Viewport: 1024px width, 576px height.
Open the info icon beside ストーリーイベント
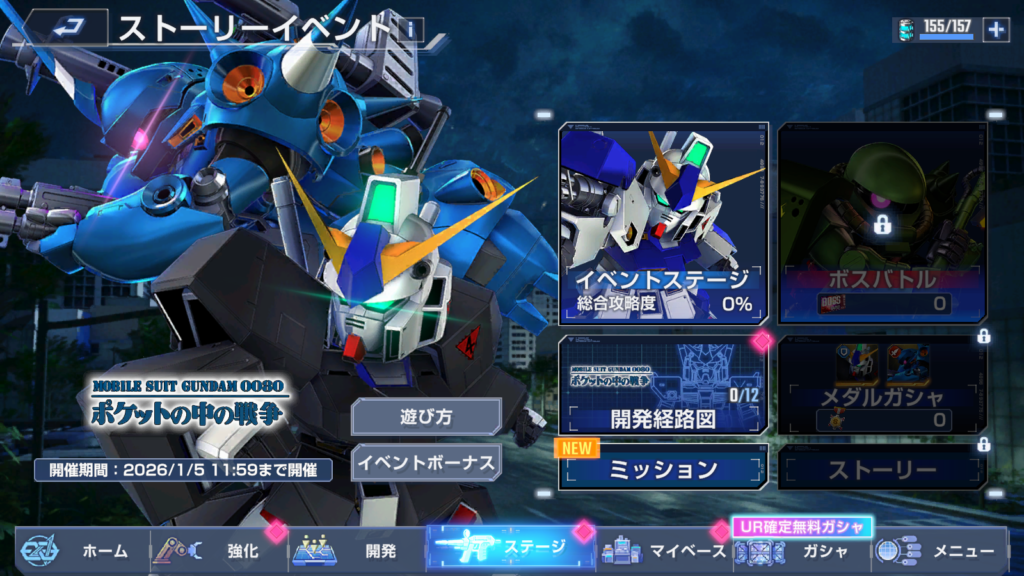pyautogui.click(x=410, y=29)
